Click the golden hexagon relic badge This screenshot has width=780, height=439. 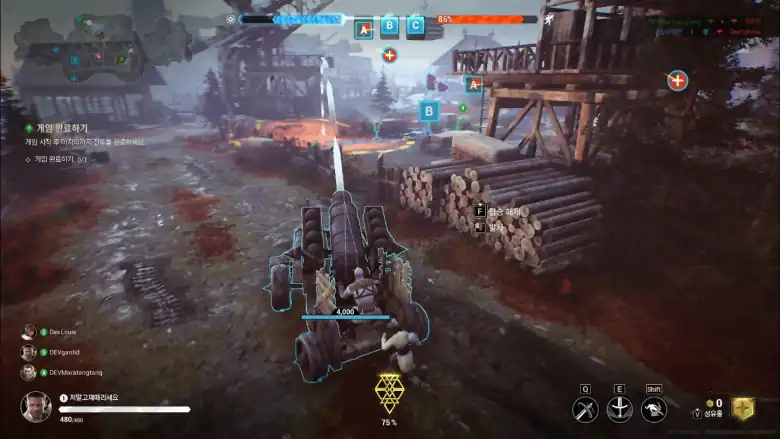[740, 408]
